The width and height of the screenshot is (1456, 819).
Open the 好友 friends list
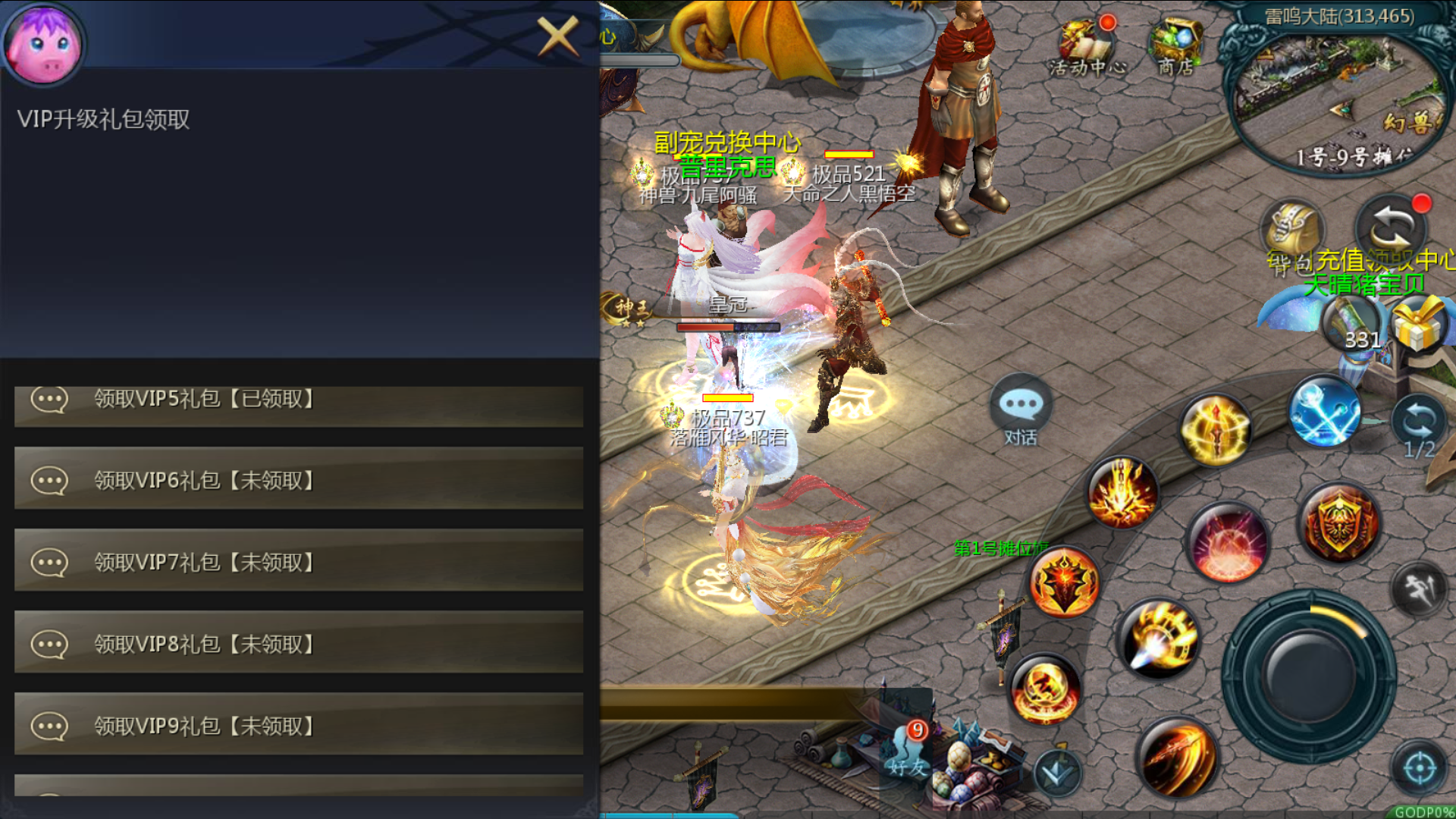click(908, 751)
